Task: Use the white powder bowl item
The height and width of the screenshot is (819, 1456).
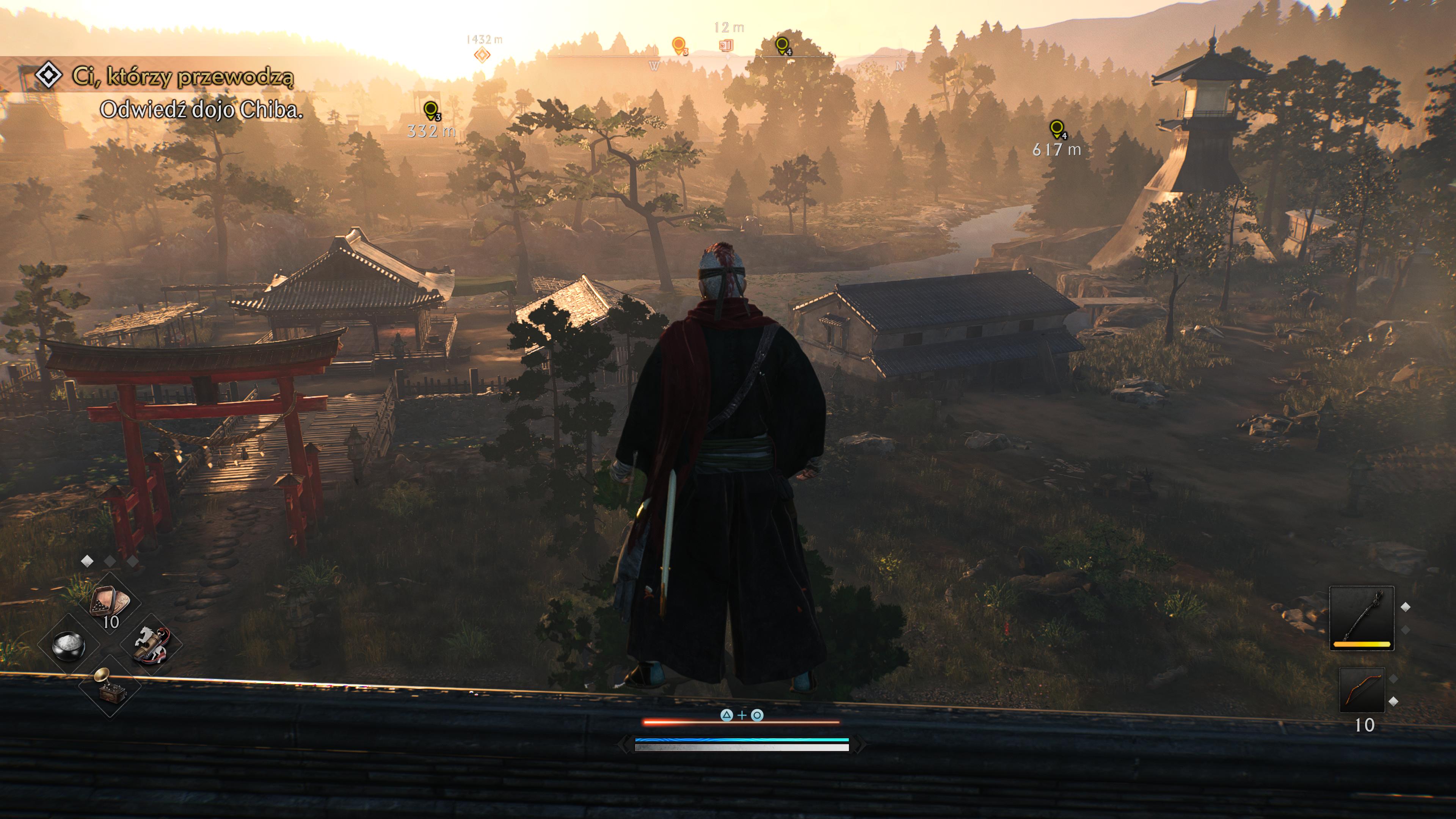Action: [x=68, y=645]
